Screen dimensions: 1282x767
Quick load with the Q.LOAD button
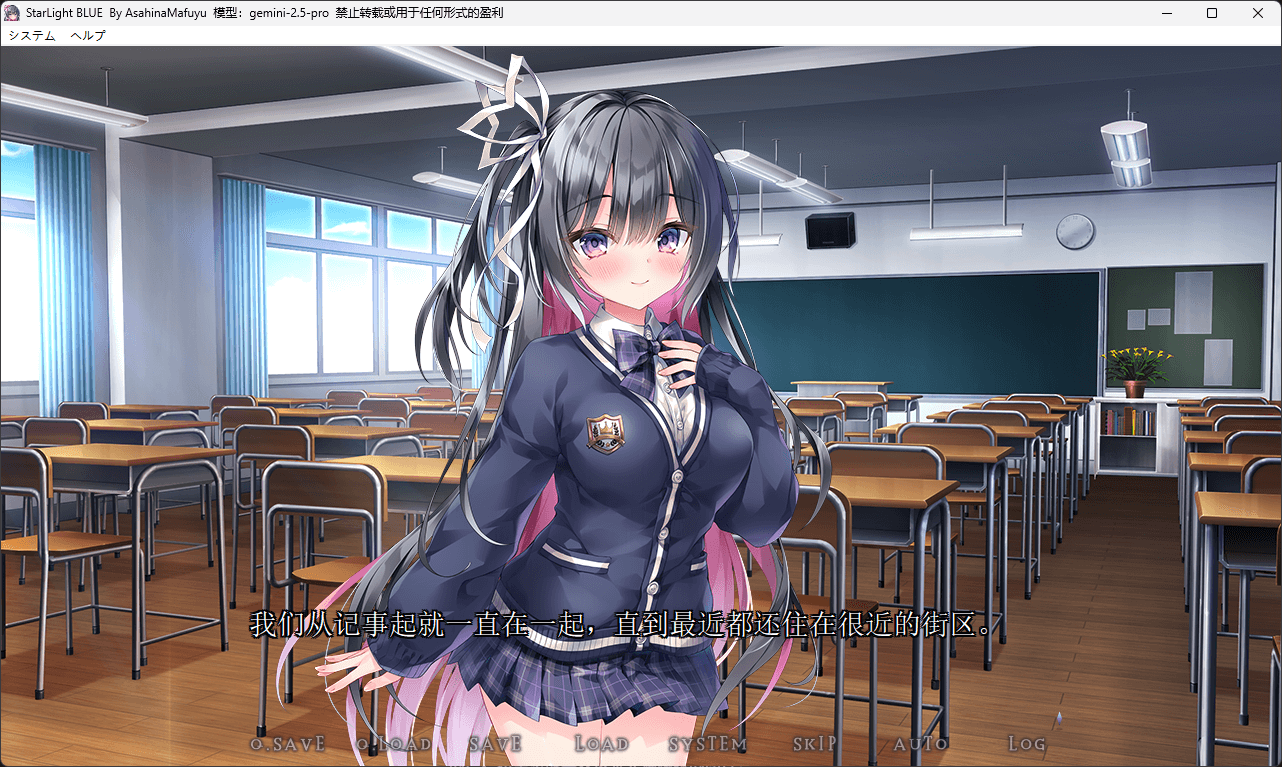394,743
